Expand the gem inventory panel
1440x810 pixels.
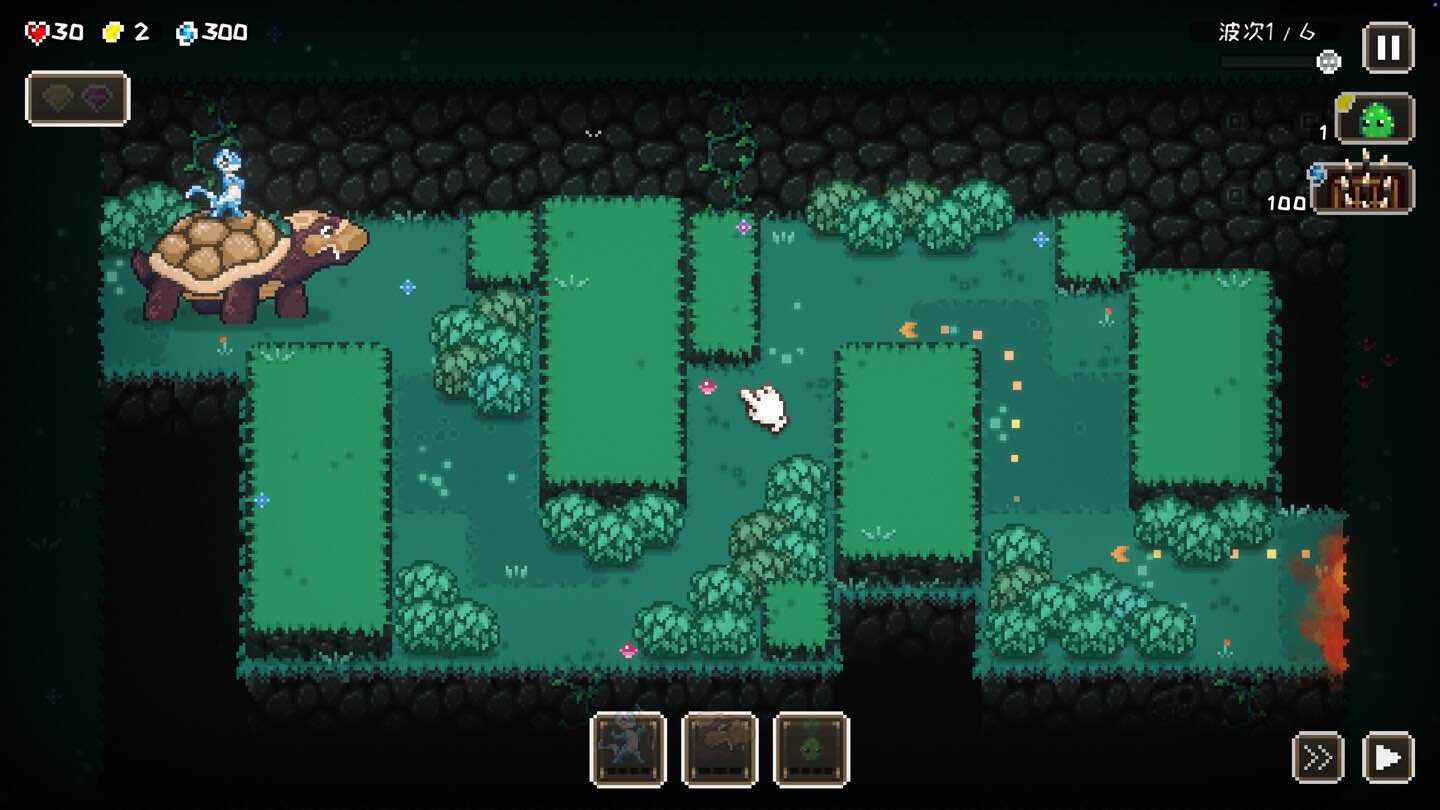tap(78, 97)
